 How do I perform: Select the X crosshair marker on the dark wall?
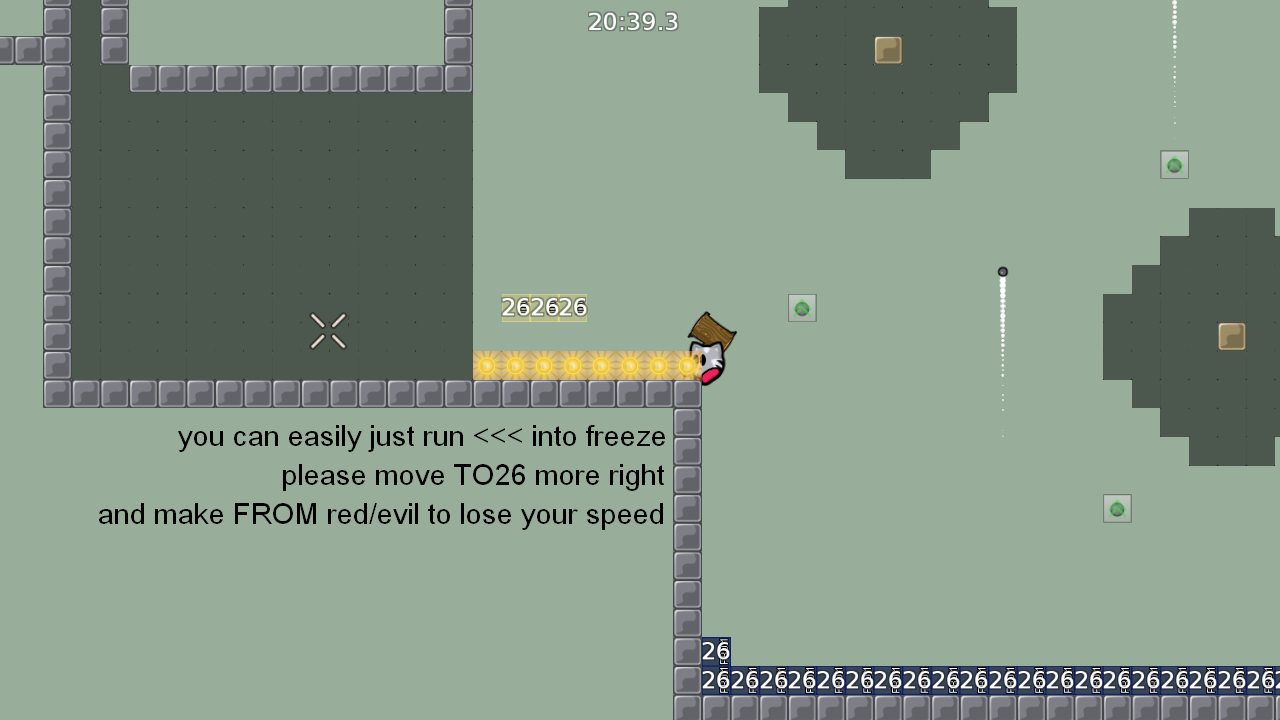(x=328, y=331)
